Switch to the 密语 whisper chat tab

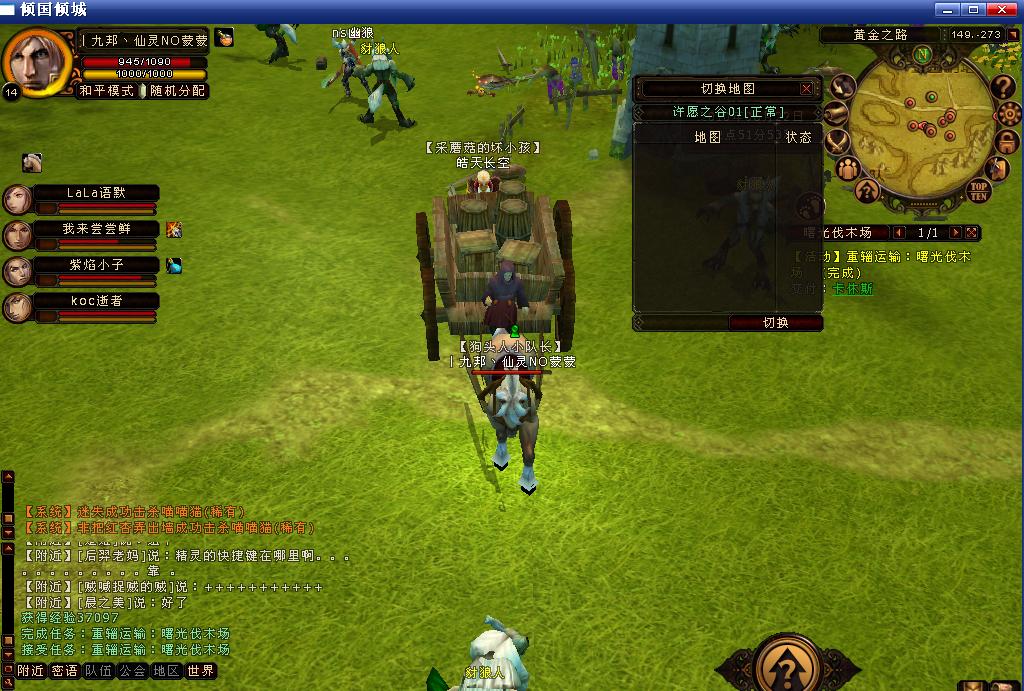64,671
